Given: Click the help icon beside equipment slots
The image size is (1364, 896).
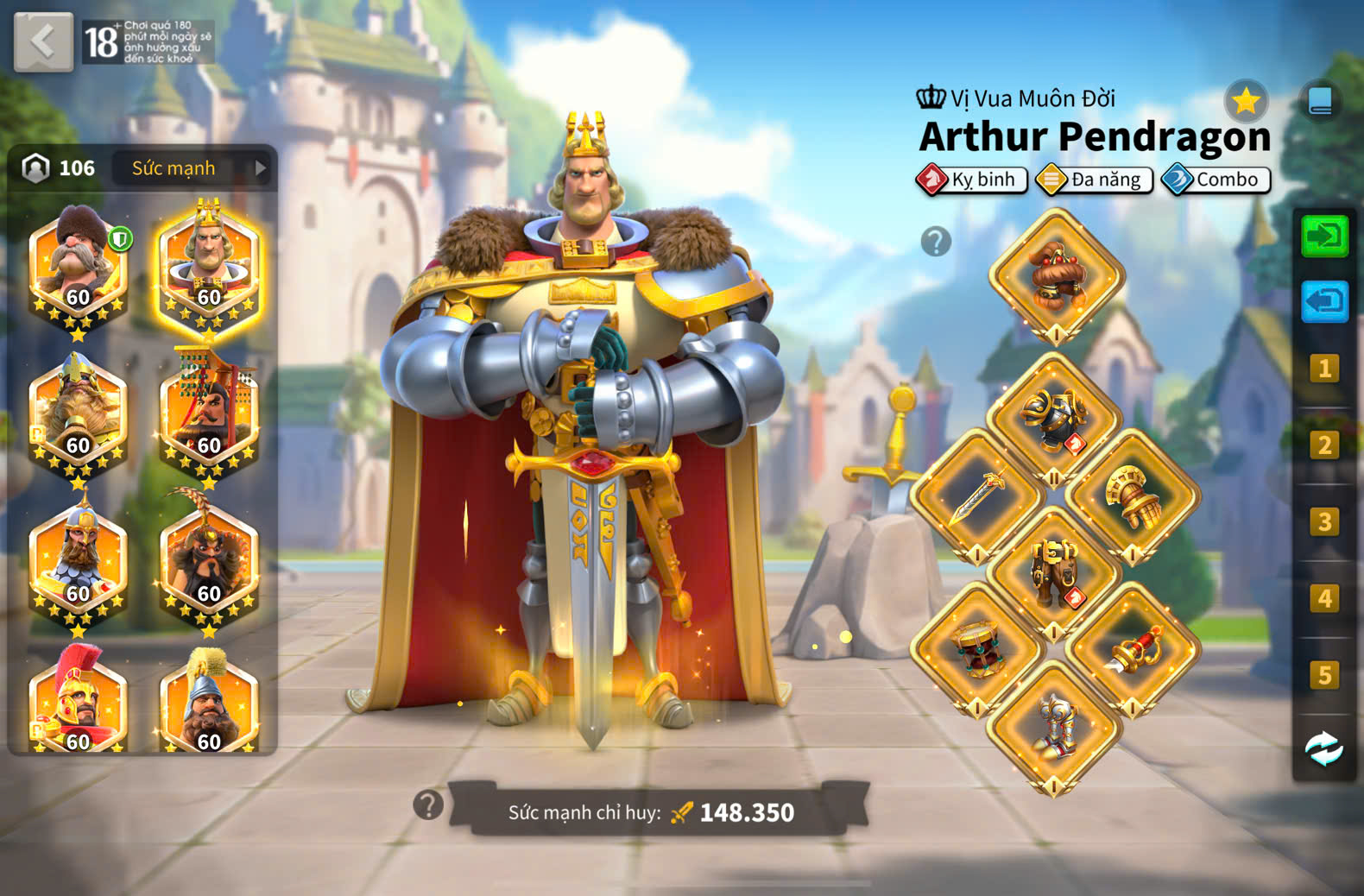Looking at the screenshot, I should [936, 242].
